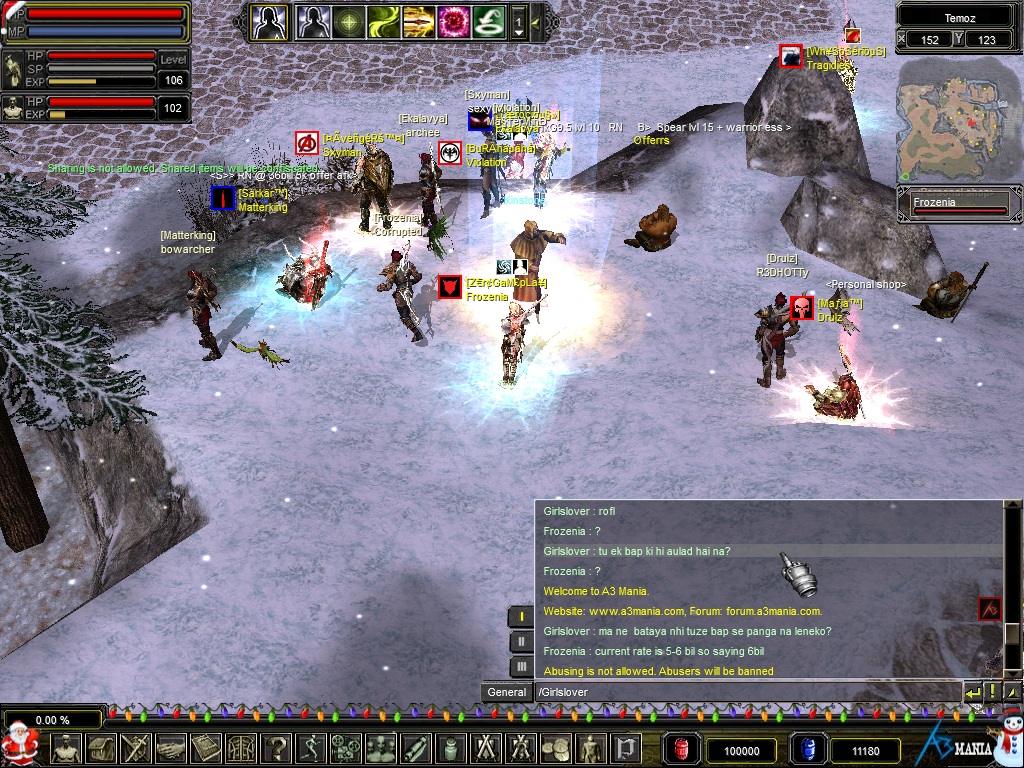Cast the pink energy burst skill
The height and width of the screenshot is (768, 1024).
(453, 21)
